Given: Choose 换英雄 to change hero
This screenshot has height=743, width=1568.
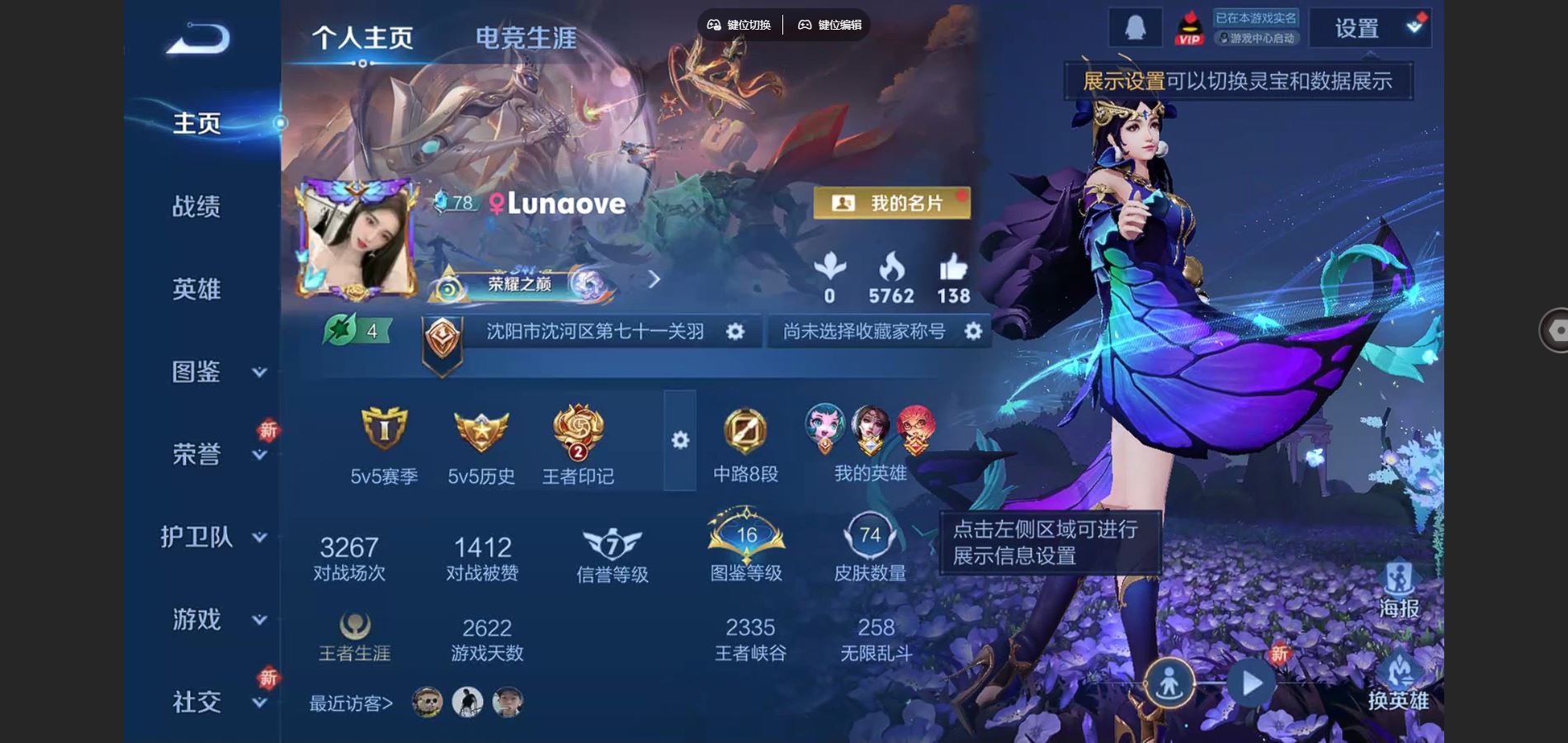Looking at the screenshot, I should 1399,683.
